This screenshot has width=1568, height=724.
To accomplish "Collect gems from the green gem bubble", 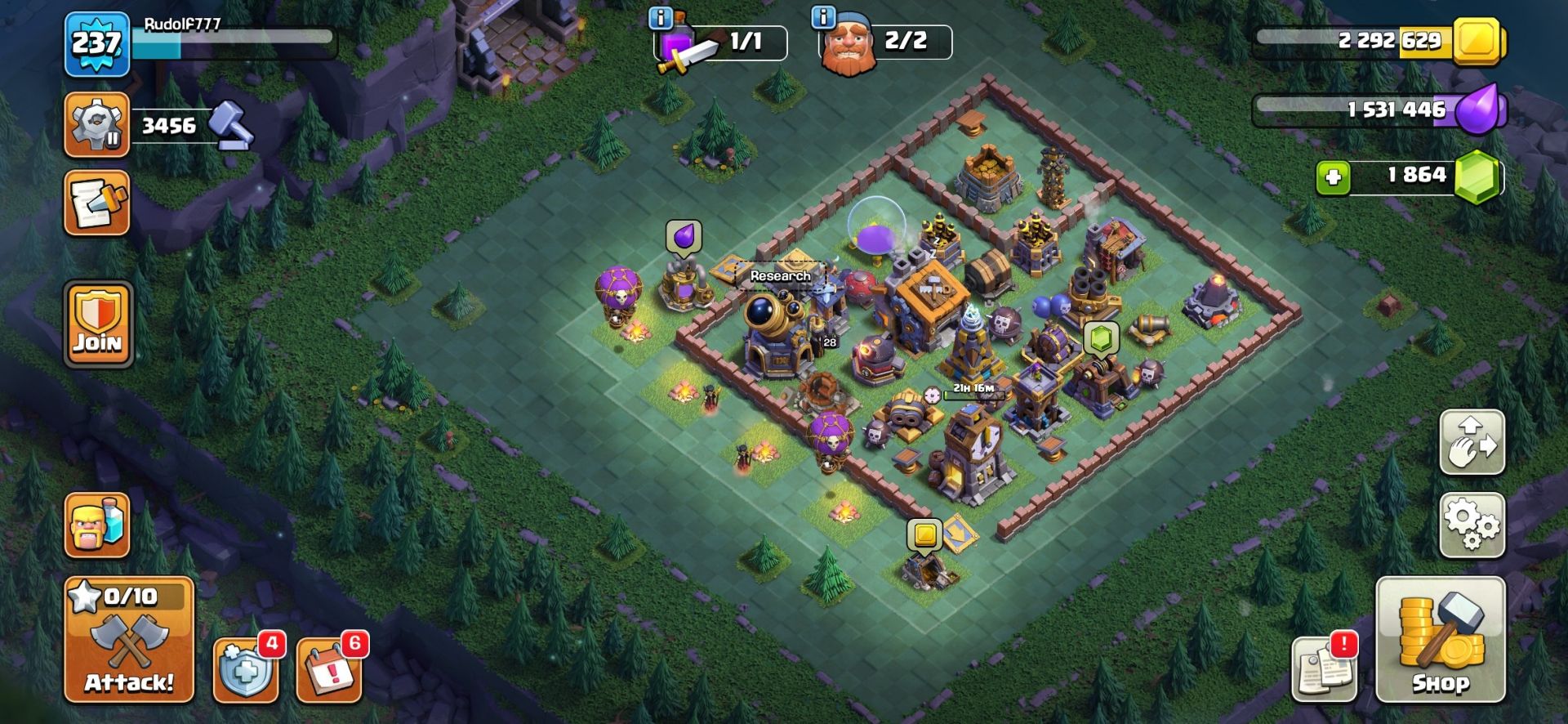I will [x=1101, y=338].
